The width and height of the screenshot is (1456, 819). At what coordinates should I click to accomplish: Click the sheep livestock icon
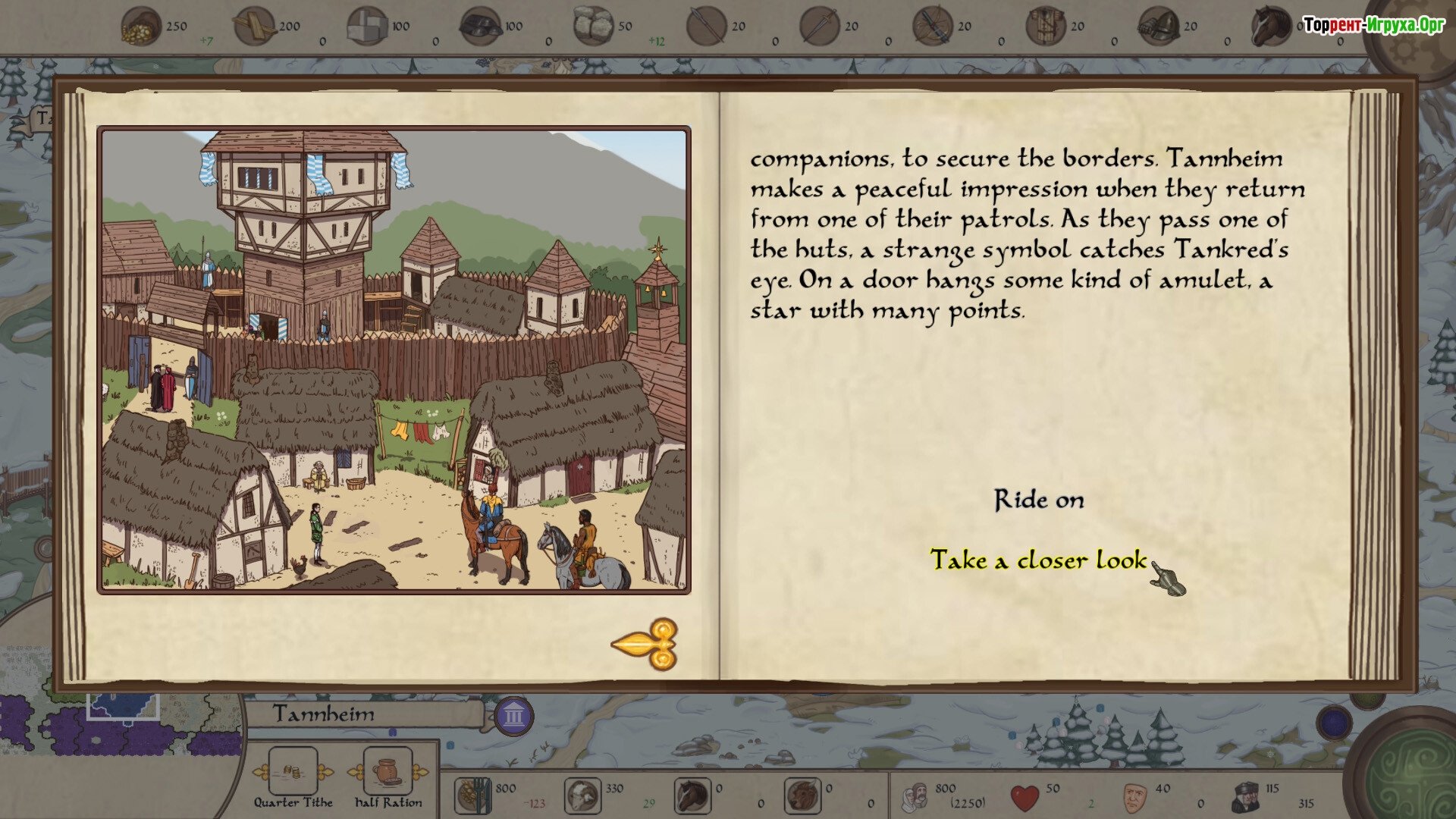tap(582, 795)
